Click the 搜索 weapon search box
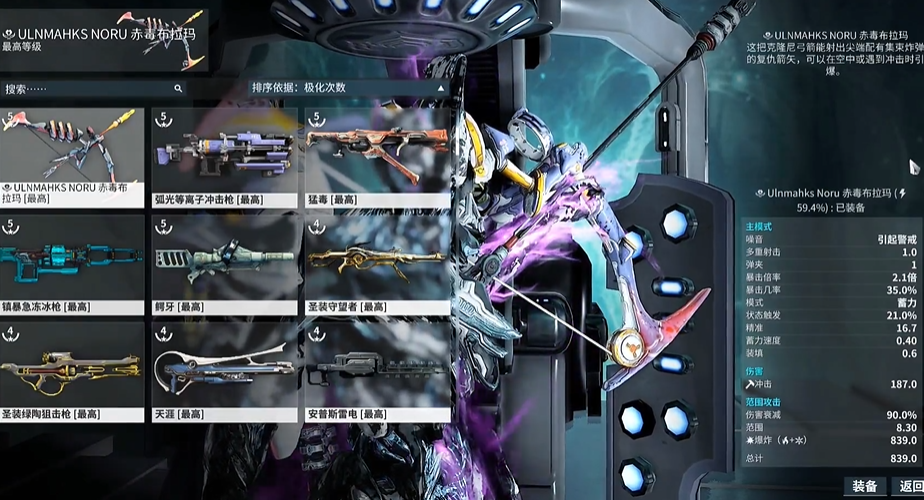The width and height of the screenshot is (924, 500). (92, 89)
